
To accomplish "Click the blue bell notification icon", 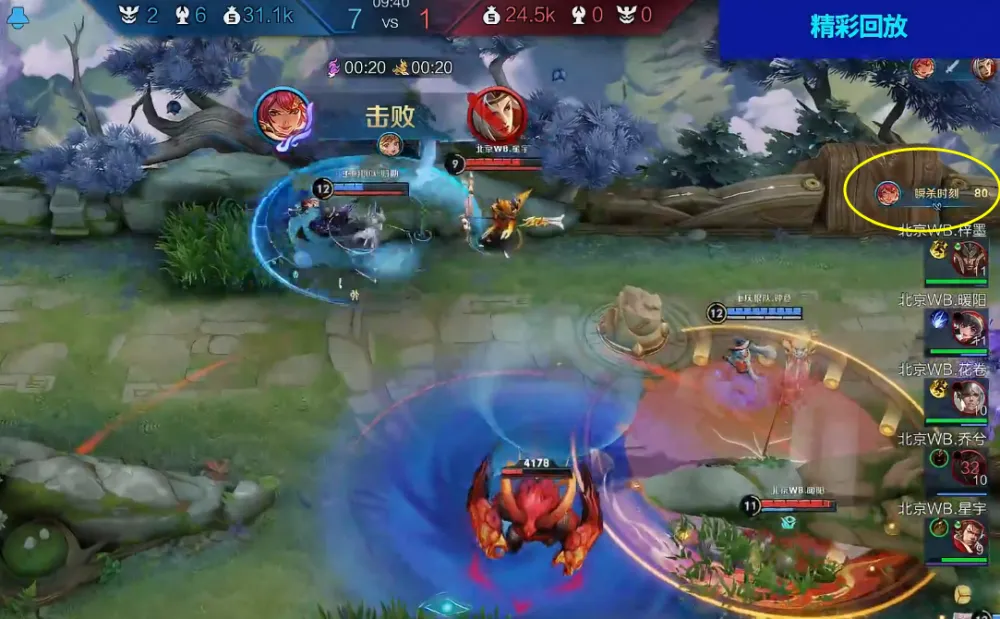I will tap(17, 17).
